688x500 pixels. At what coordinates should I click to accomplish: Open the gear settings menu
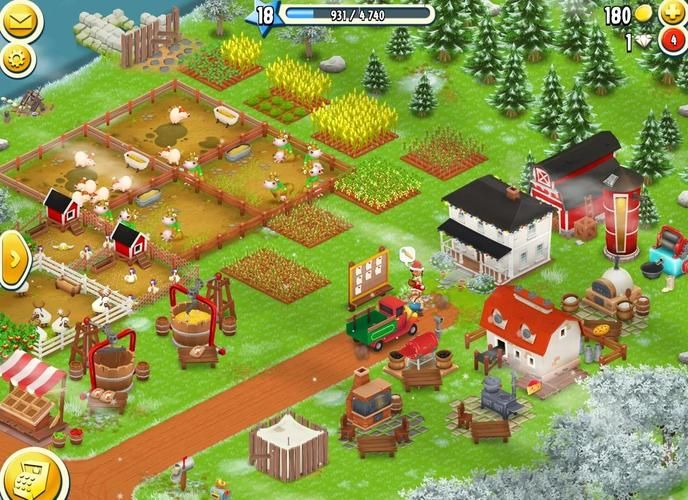[17, 59]
